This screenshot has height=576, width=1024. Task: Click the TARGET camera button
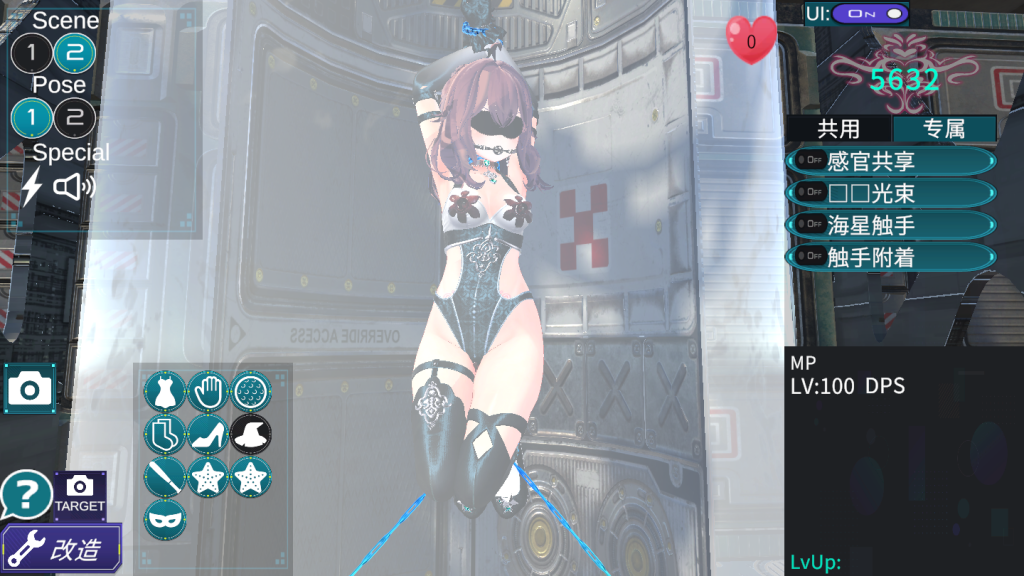click(80, 494)
